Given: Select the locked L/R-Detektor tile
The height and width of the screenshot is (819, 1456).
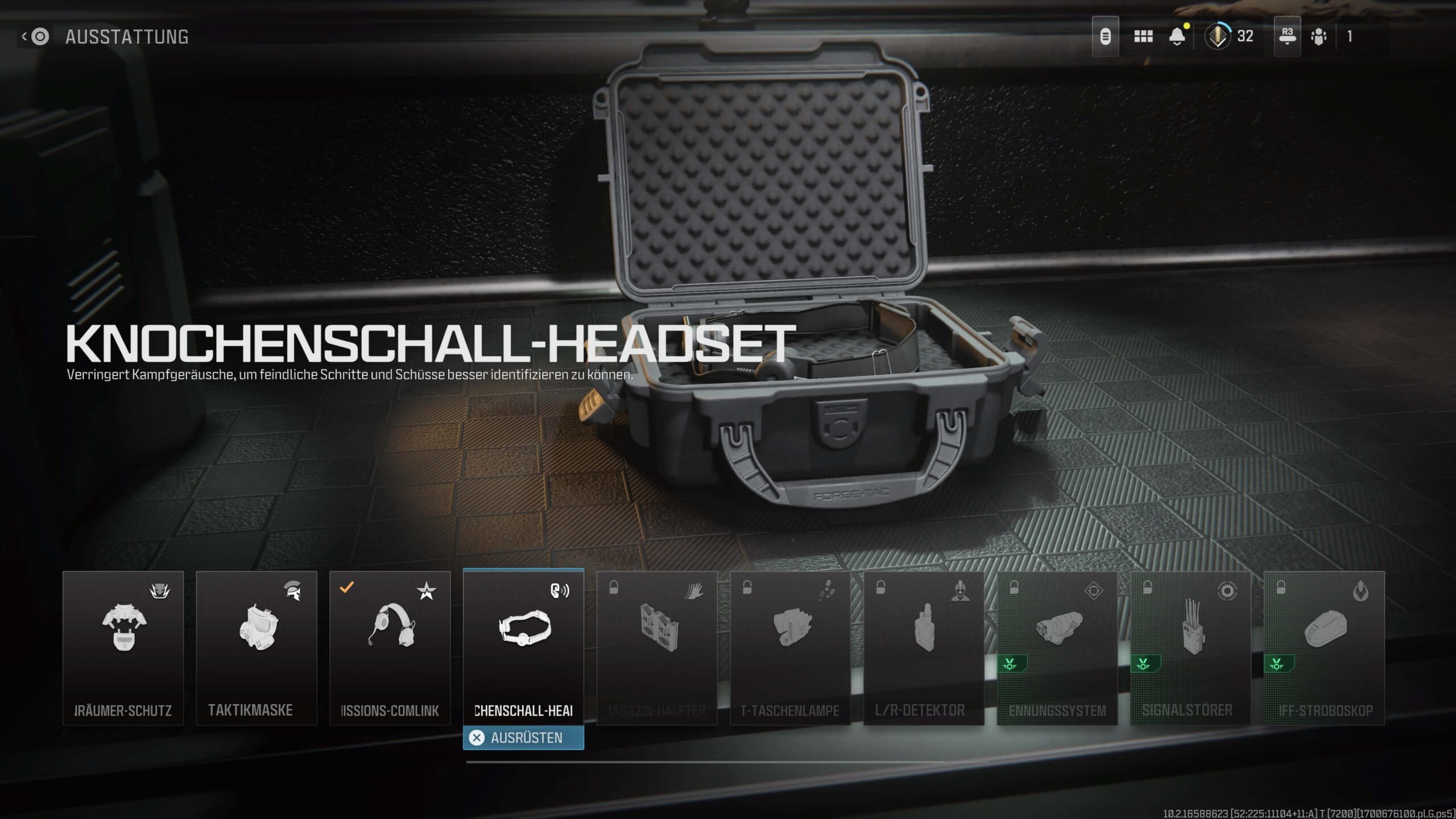Looking at the screenshot, I should (924, 647).
